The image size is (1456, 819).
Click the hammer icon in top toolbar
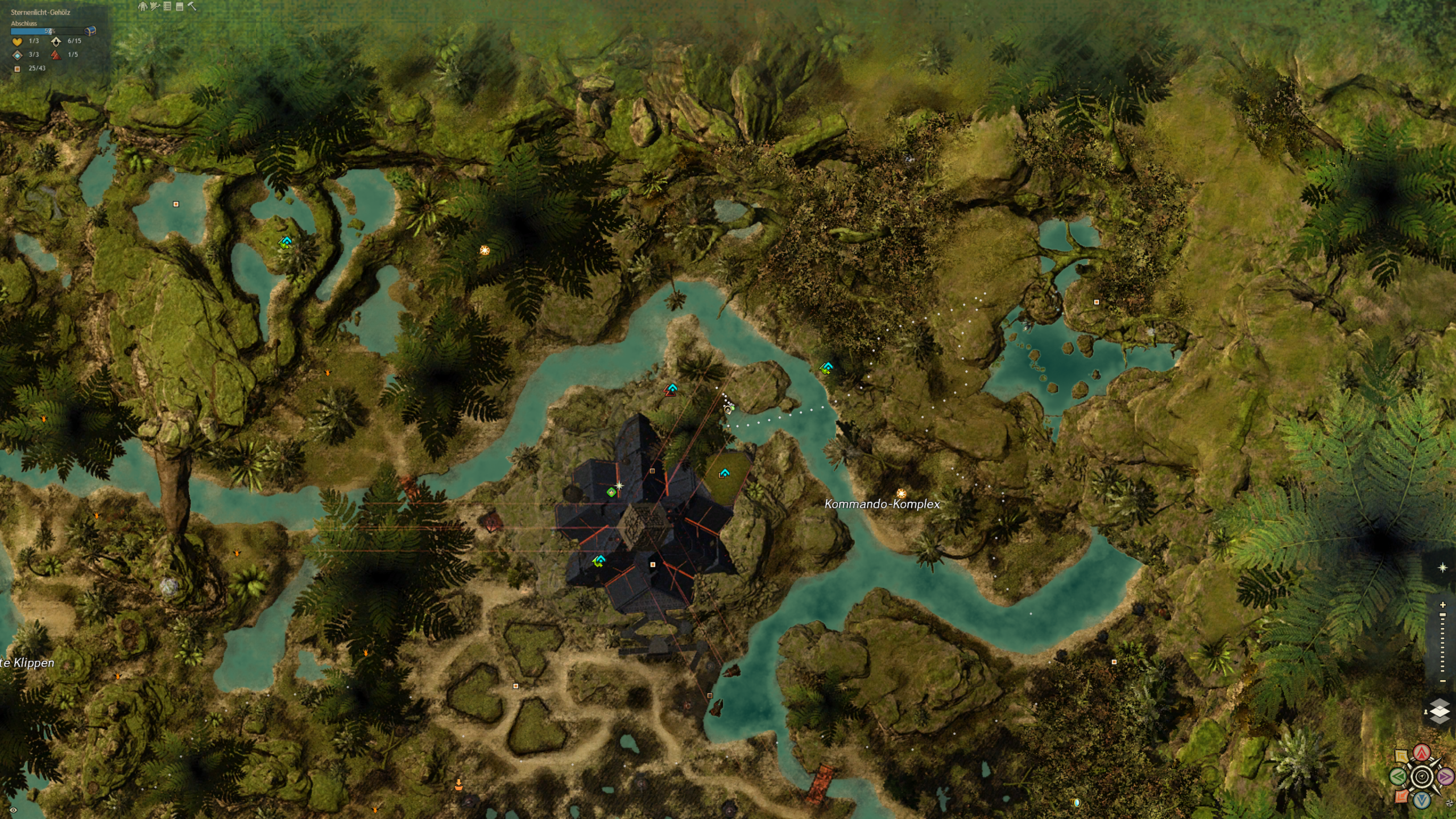pyautogui.click(x=192, y=6)
